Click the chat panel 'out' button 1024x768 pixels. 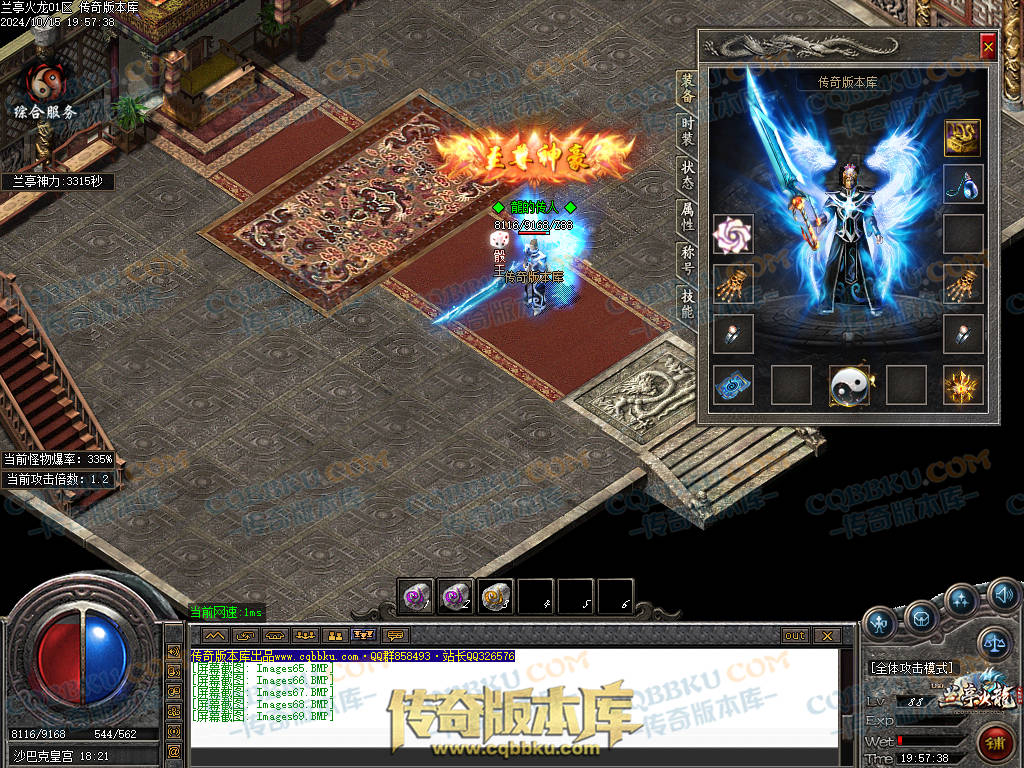click(x=795, y=636)
